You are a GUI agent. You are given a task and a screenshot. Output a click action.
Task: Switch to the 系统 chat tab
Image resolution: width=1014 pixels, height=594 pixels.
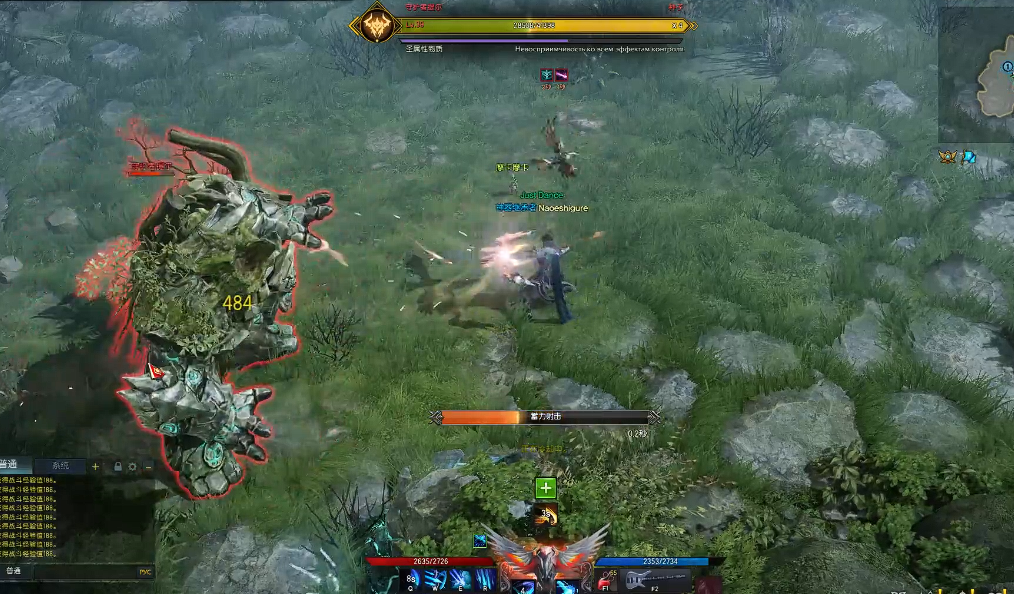pos(60,466)
